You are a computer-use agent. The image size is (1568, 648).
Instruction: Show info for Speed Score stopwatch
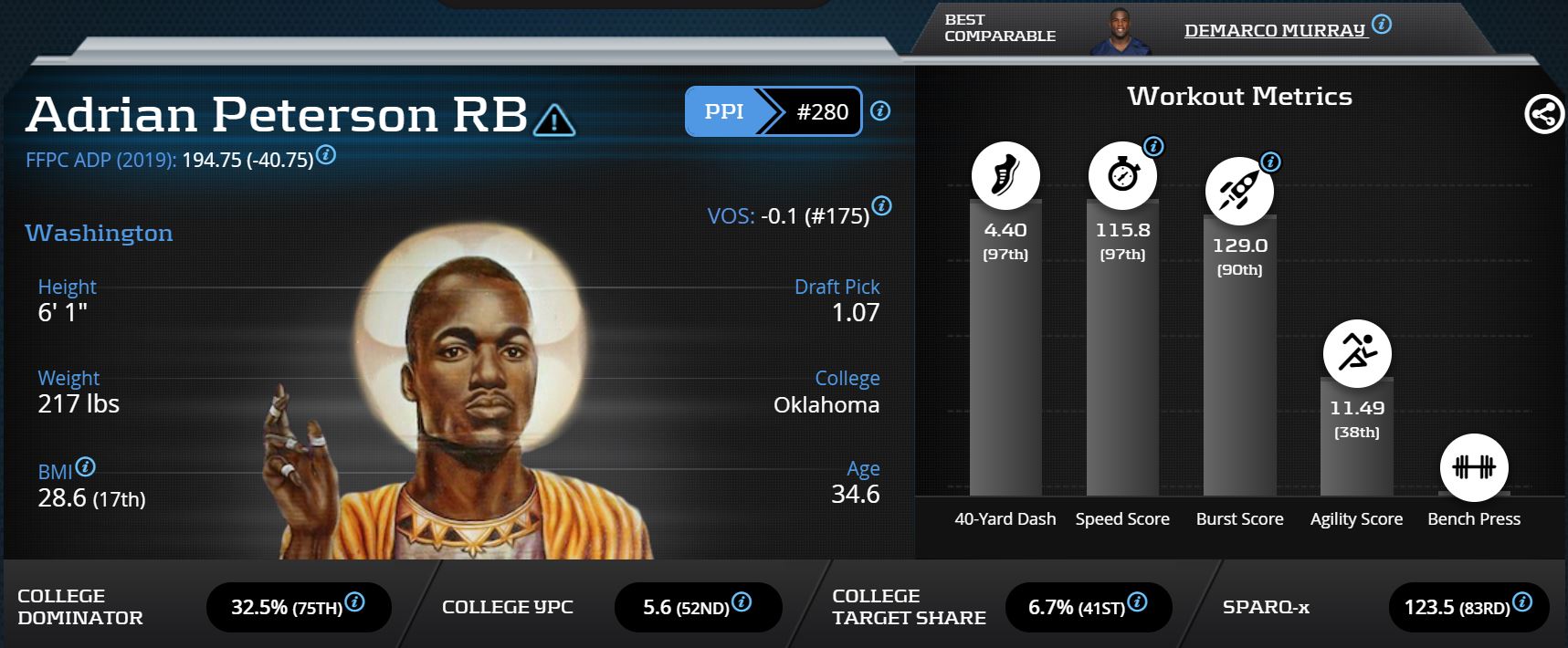point(1153,146)
